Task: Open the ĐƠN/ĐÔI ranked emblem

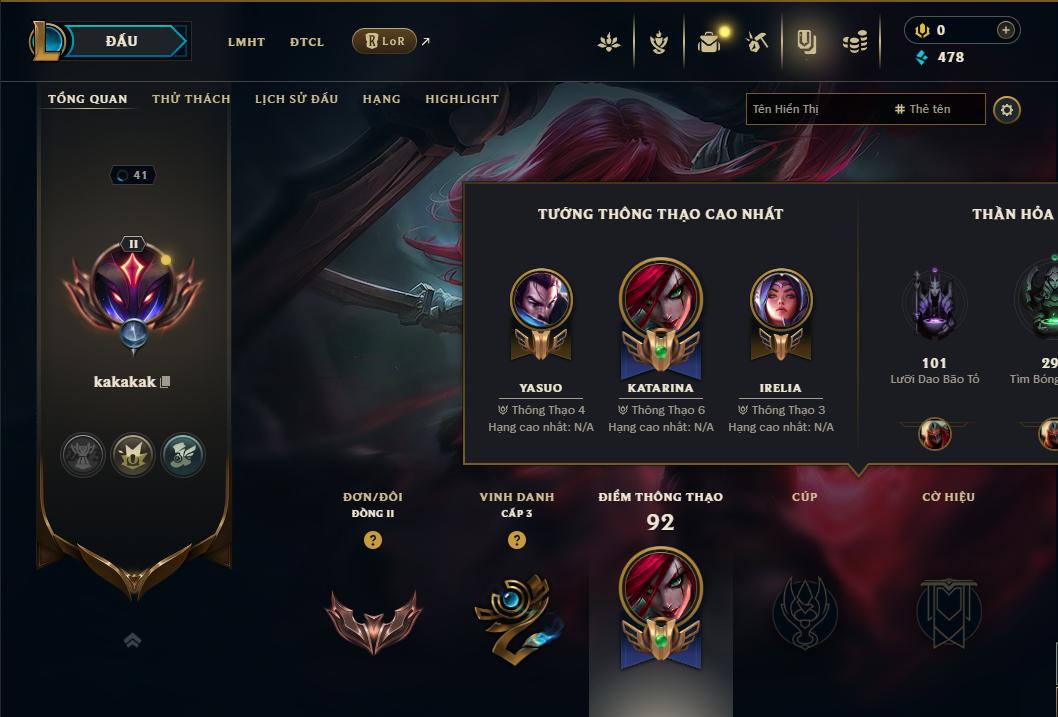Action: tap(373, 618)
